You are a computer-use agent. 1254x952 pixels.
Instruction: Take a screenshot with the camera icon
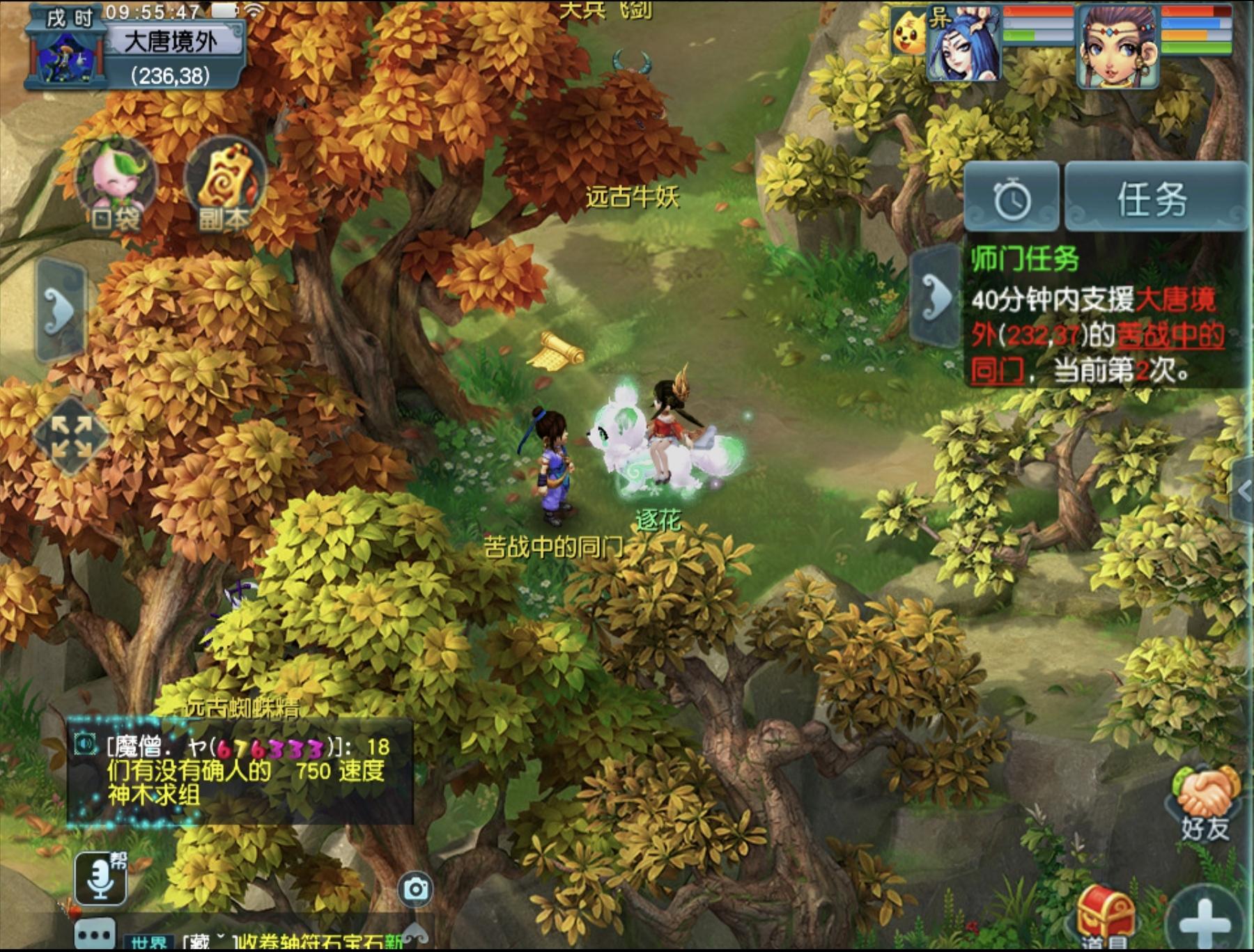(x=416, y=889)
